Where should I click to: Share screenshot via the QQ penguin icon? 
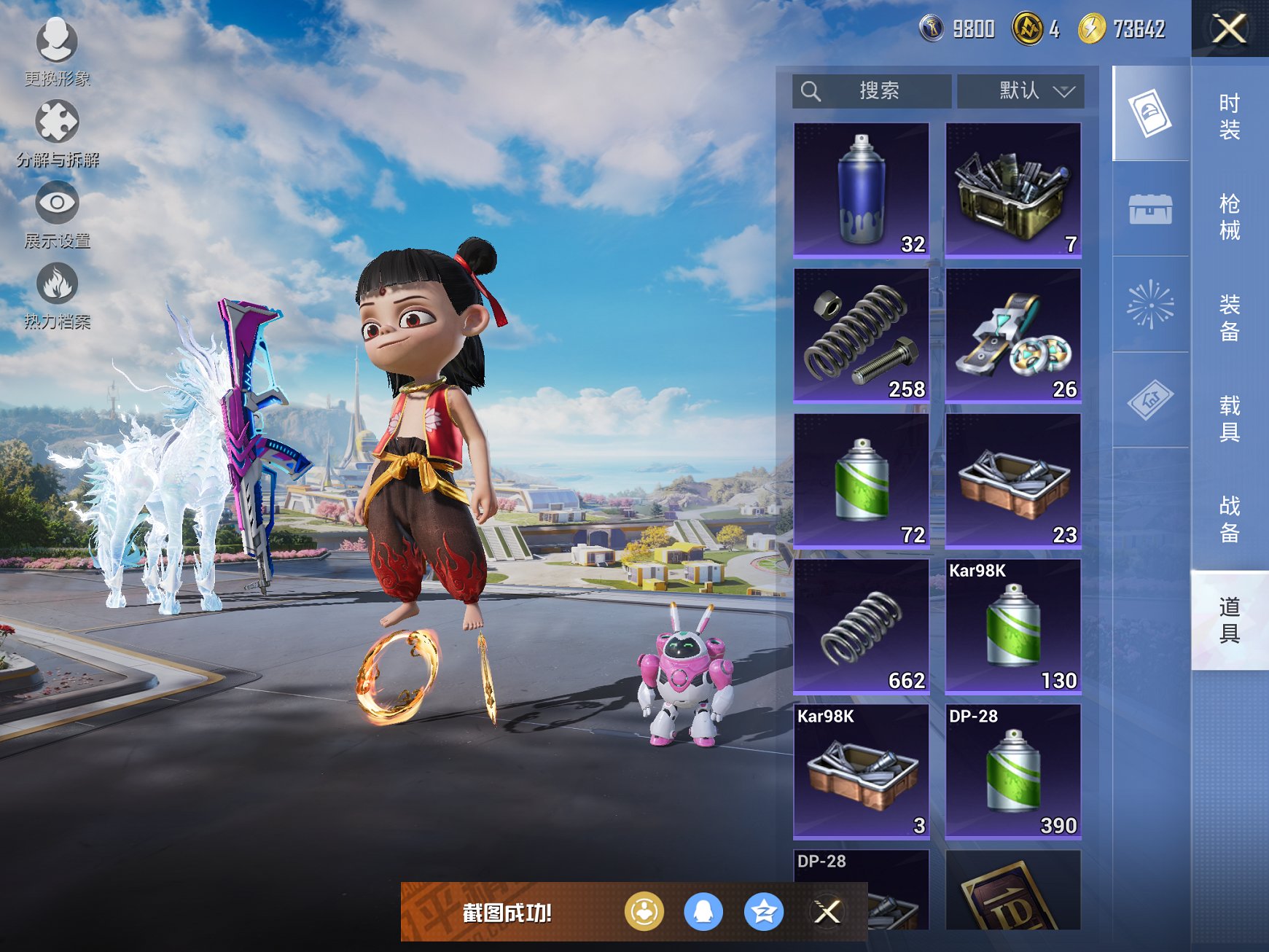(703, 912)
